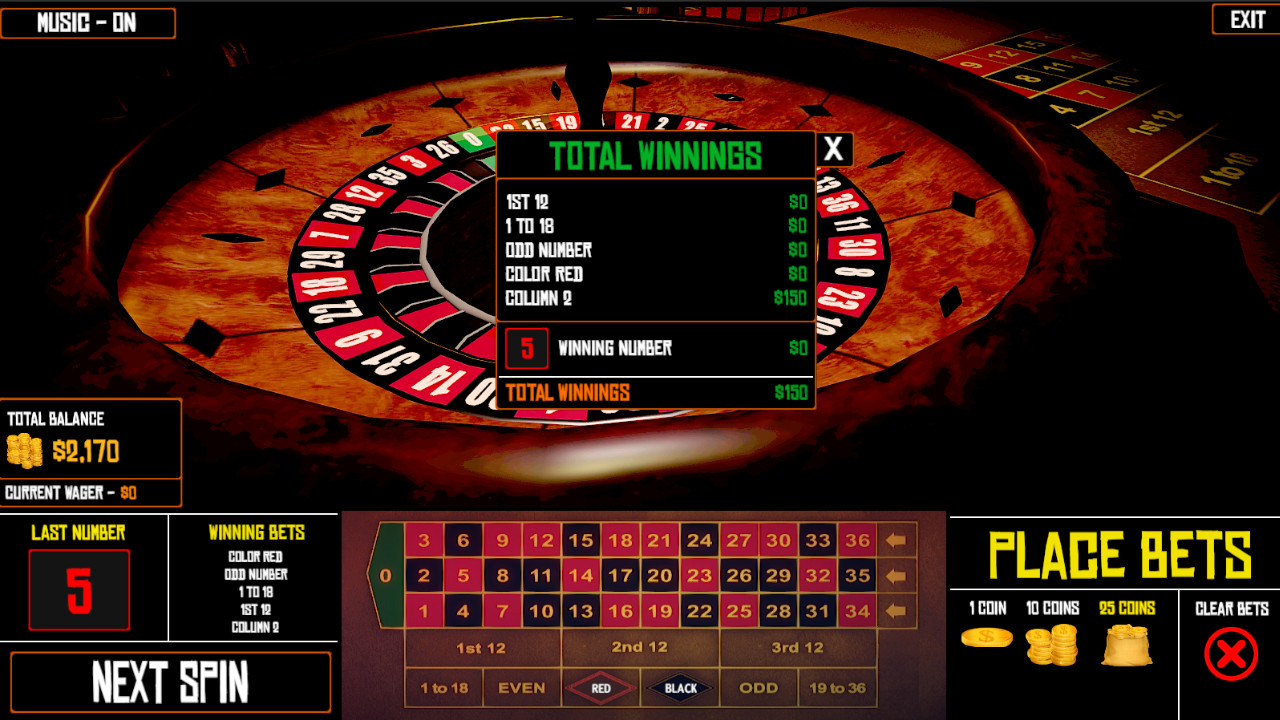Bet on the 1st 12 section
Screen dimensions: 1280x720
coord(482,647)
